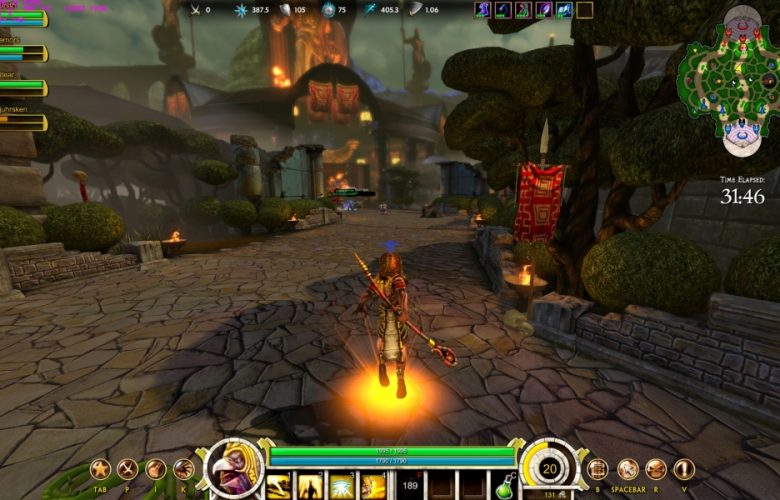The width and height of the screenshot is (780, 500).
Task: Click the action icon labeled R
Action: (x=655, y=469)
